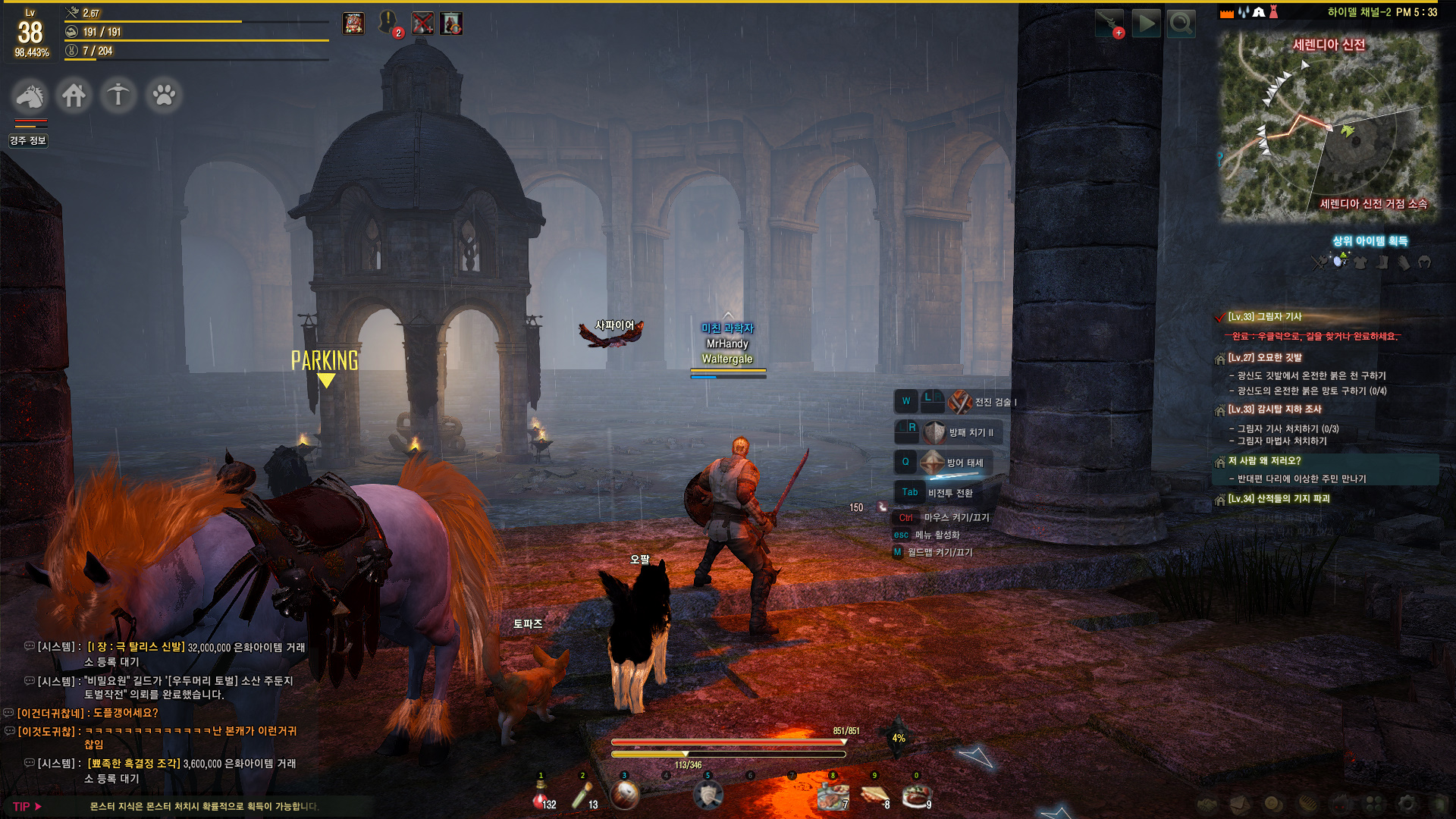
Task: Open the settings gear icon bottom-right
Action: pos(1408,804)
